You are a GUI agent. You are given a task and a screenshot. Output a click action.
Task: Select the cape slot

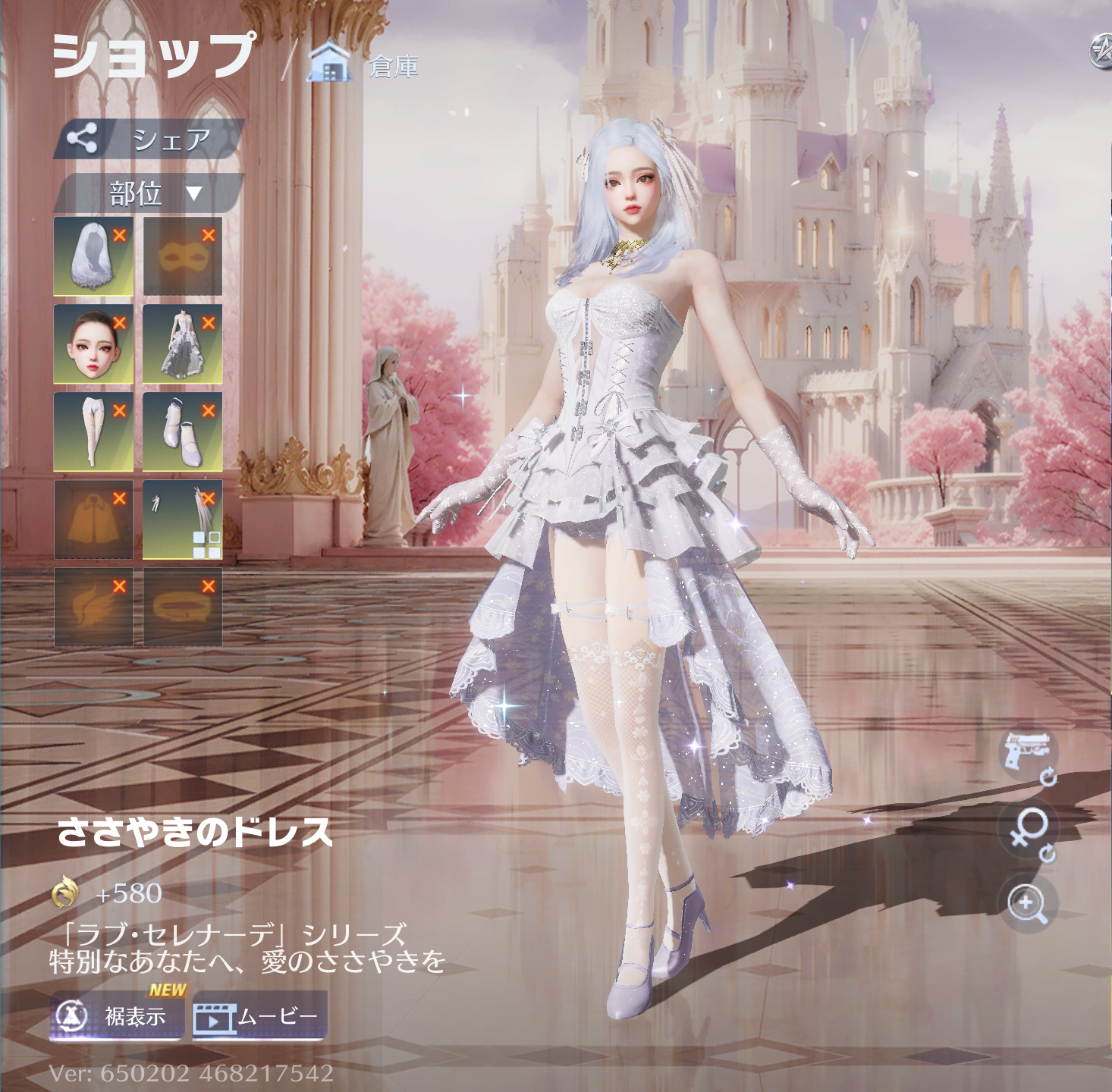(x=93, y=519)
